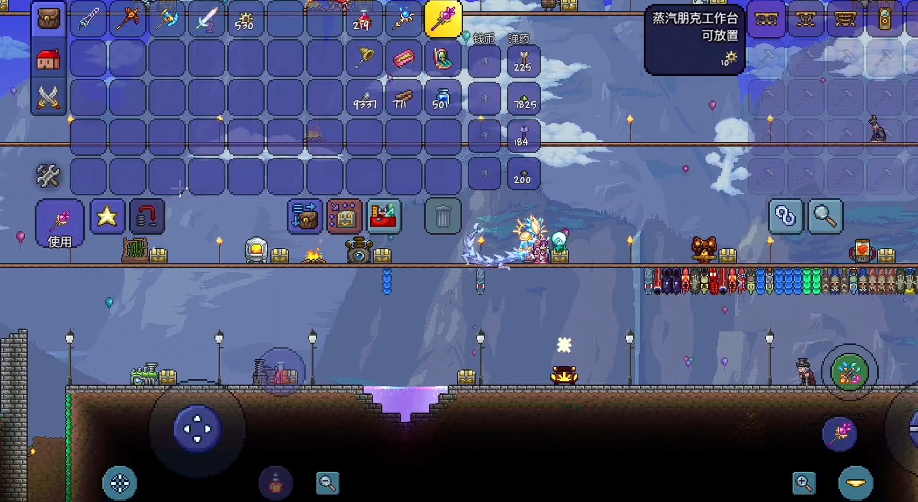Select the red healing potion slot
Image resolution: width=918 pixels, height=502 pixels.
pyautogui.click(x=364, y=19)
